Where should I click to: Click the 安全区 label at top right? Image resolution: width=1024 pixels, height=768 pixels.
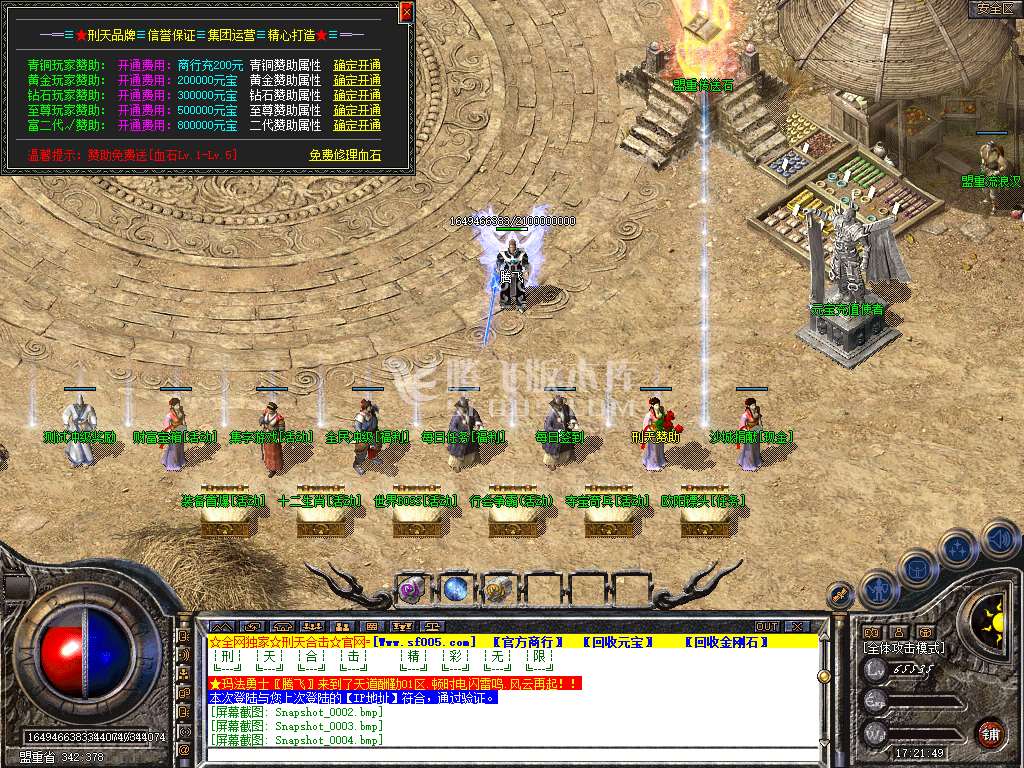coord(994,9)
